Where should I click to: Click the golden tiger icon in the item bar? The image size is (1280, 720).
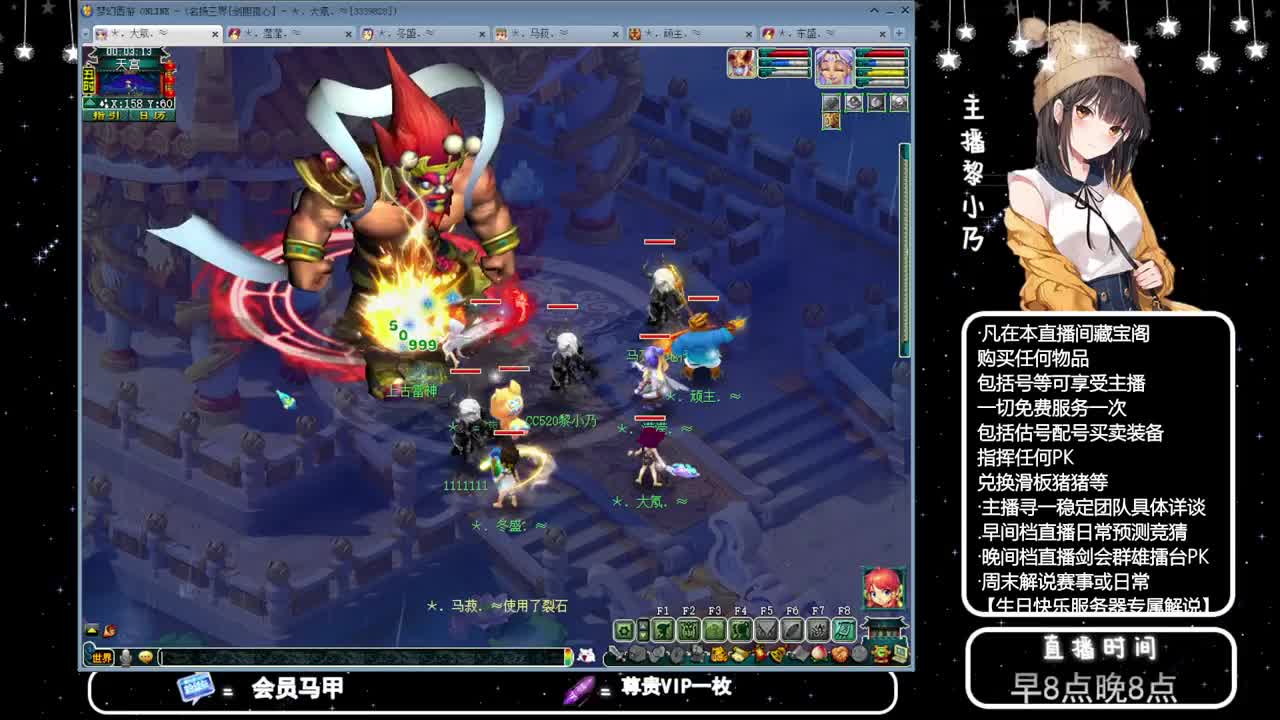(x=718, y=654)
